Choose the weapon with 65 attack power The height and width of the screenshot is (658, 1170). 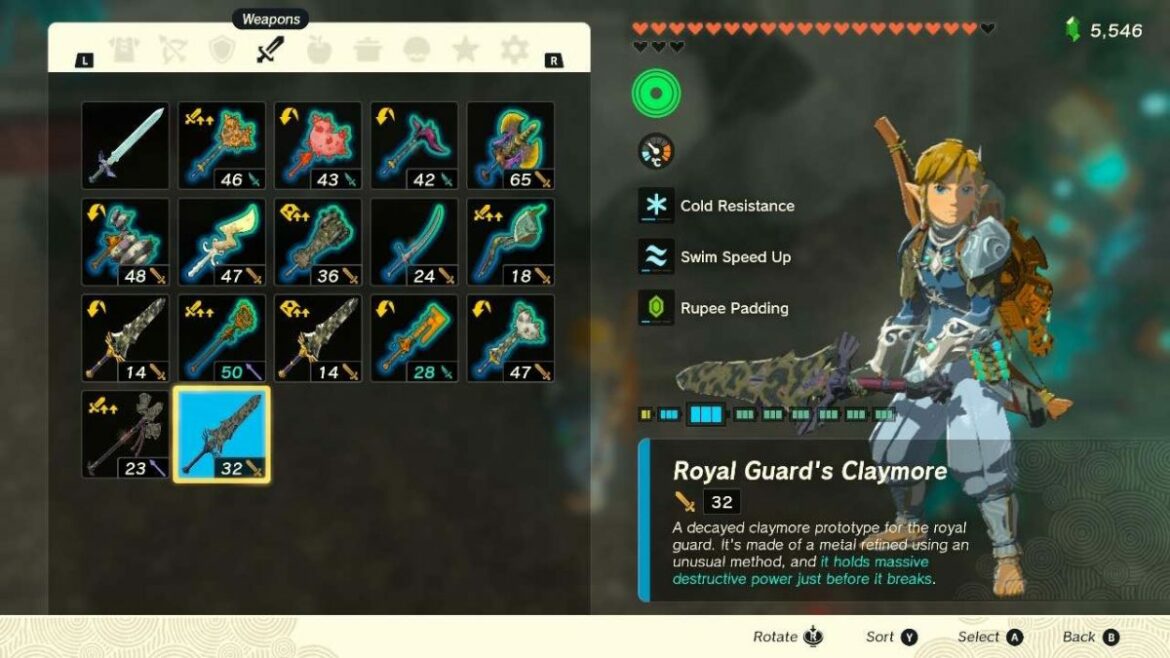pos(510,145)
